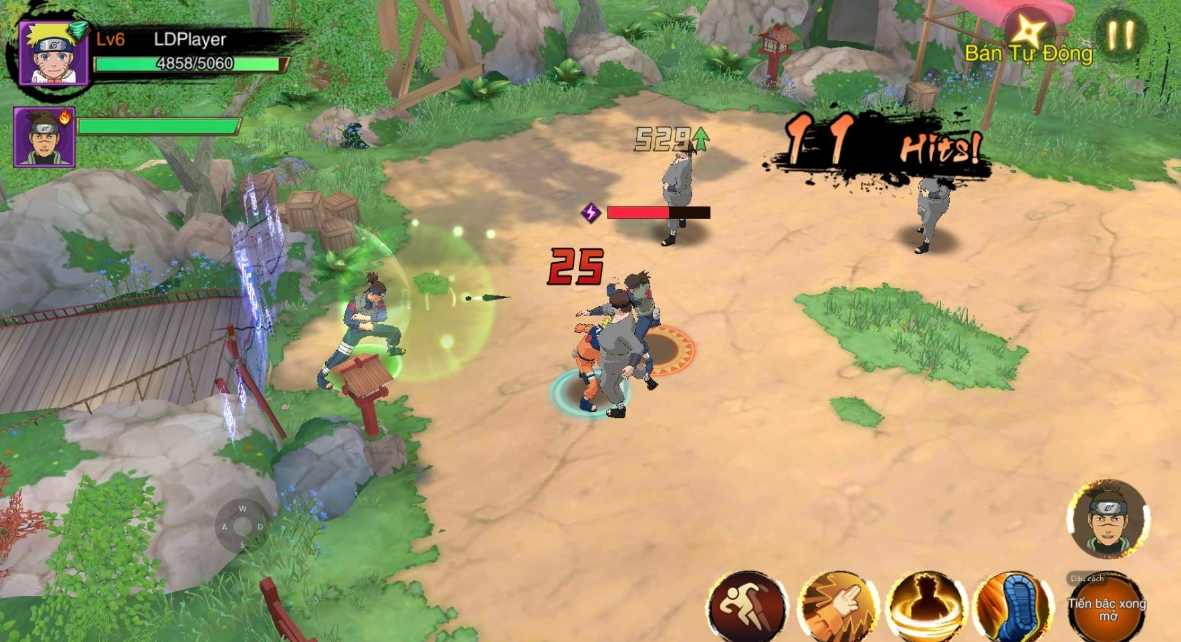Activate the running dash skill
Screen dimensions: 1181x642
pyautogui.click(x=747, y=607)
